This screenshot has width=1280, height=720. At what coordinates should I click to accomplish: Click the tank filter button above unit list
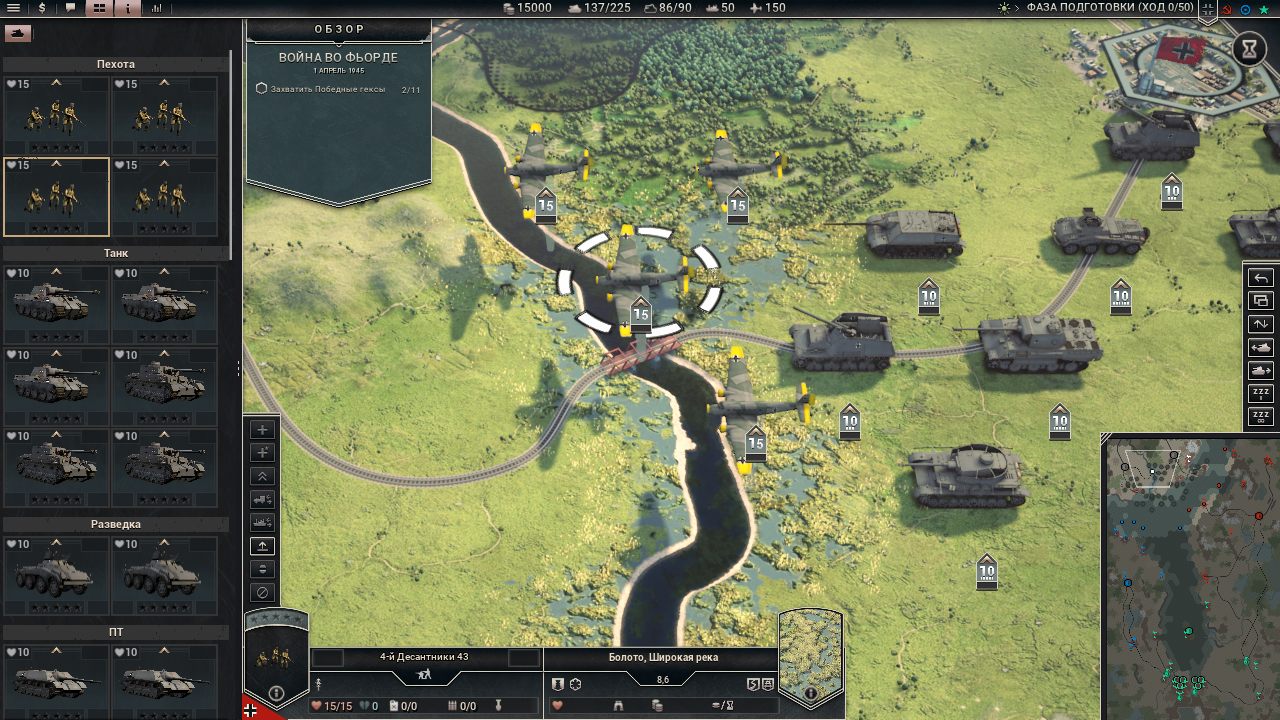pos(17,33)
